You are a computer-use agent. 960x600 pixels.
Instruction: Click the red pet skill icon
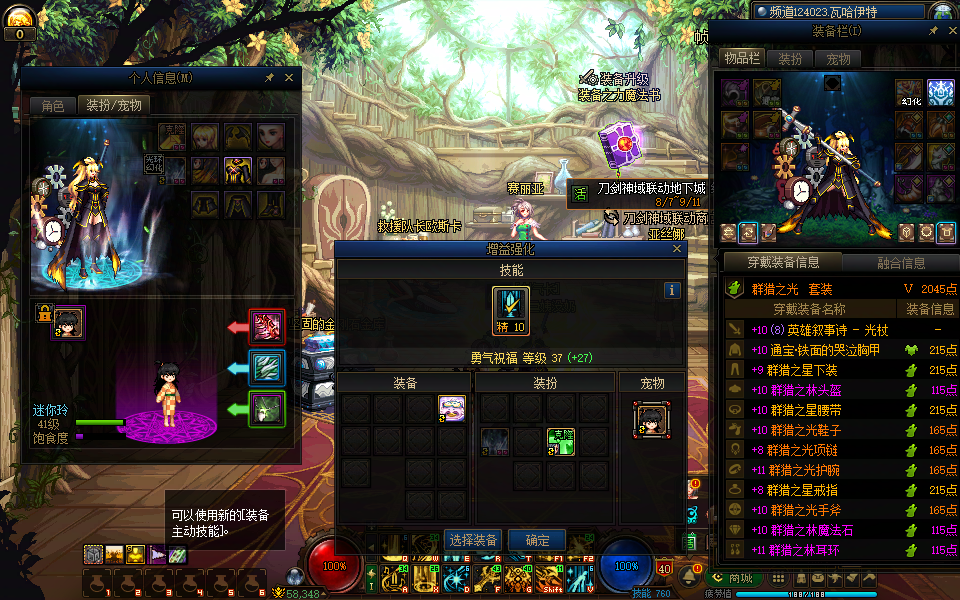267,327
